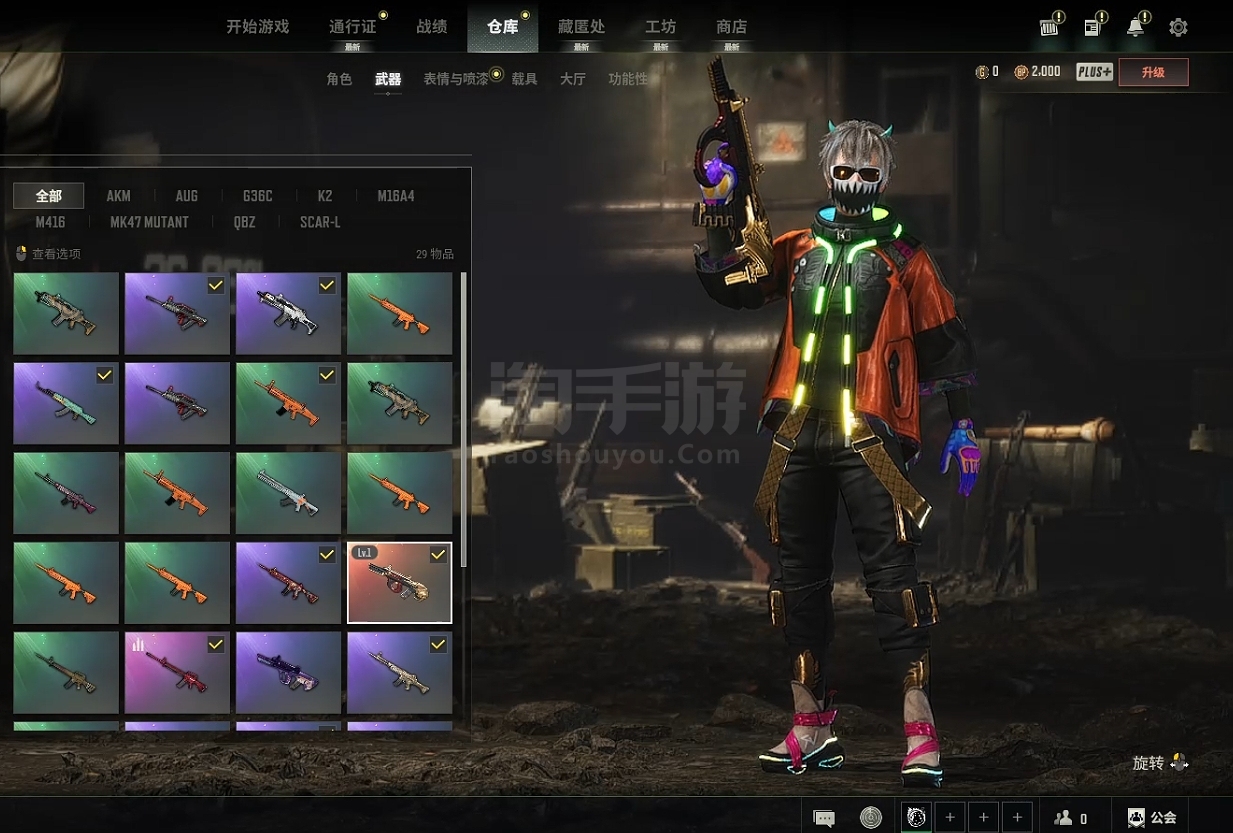The height and width of the screenshot is (833, 1233).
Task: Visit the 商店 tab
Action: 731,27
